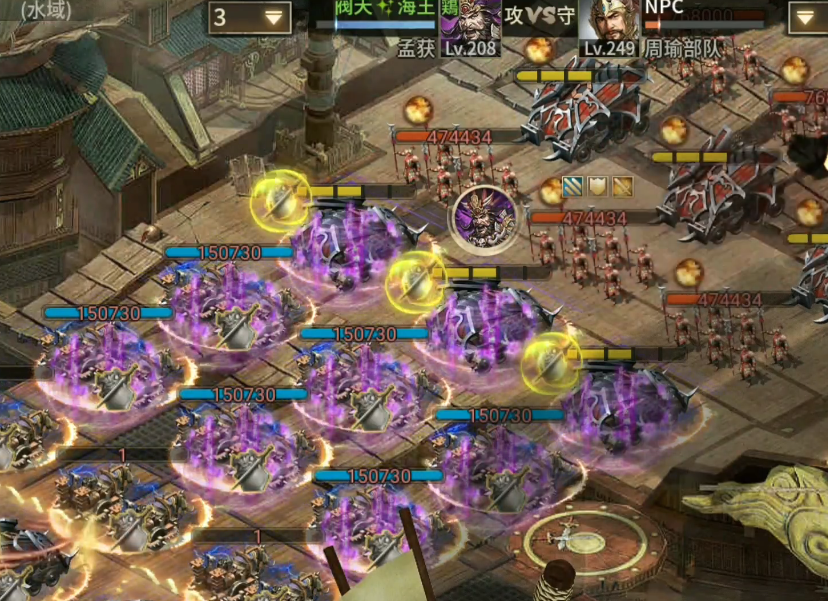Select the golden shield buff icon

(598, 186)
